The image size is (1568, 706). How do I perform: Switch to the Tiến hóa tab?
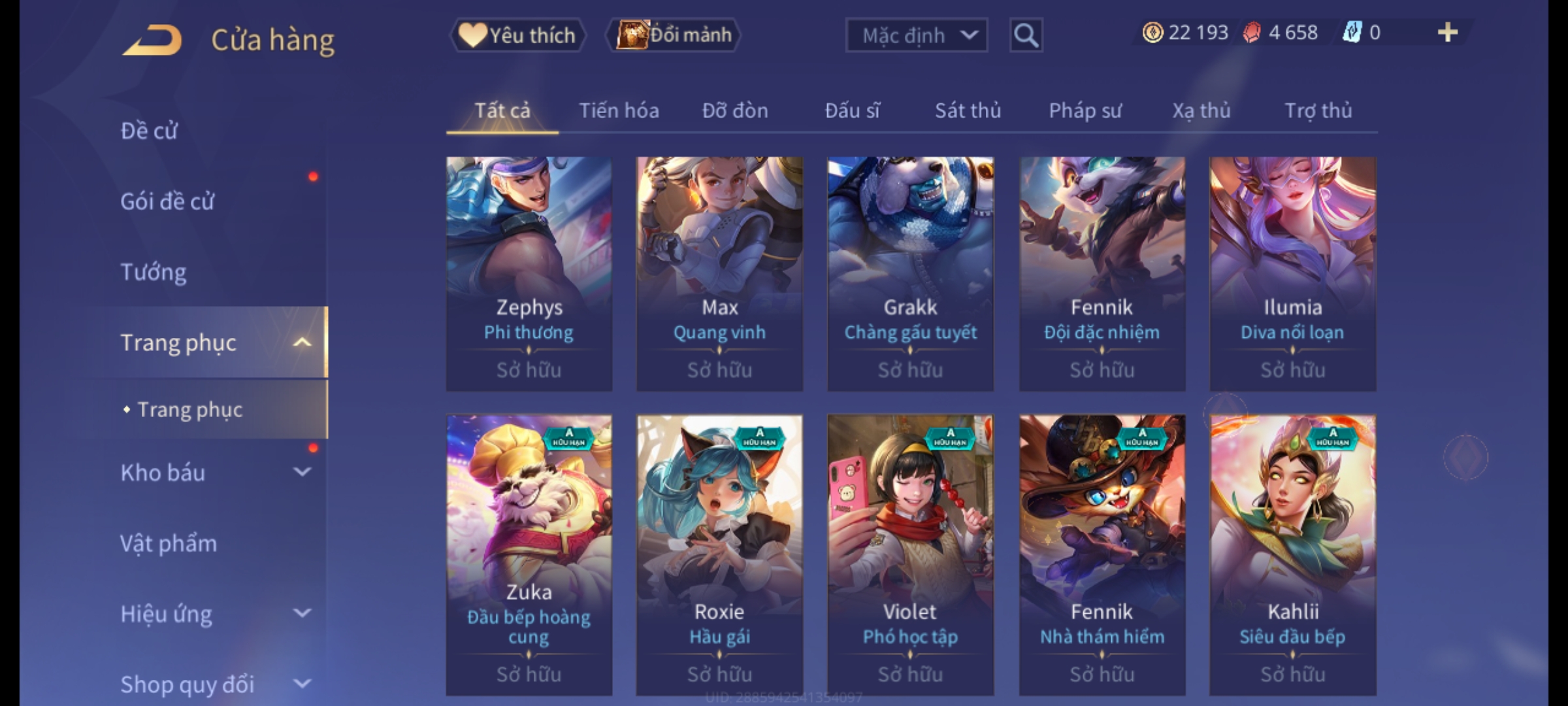(619, 110)
